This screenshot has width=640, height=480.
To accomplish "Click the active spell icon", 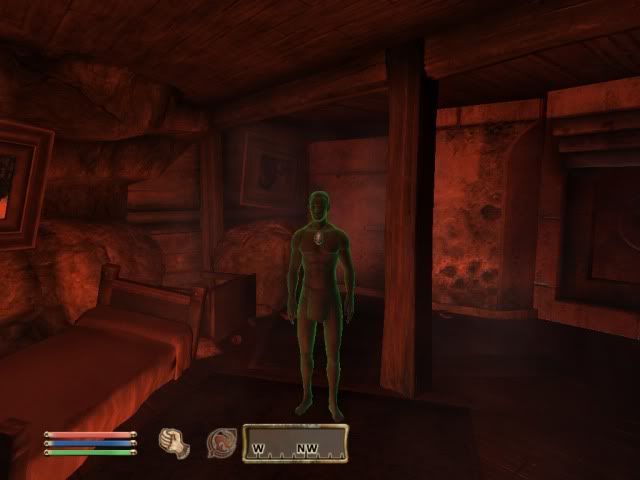I will [x=220, y=442].
